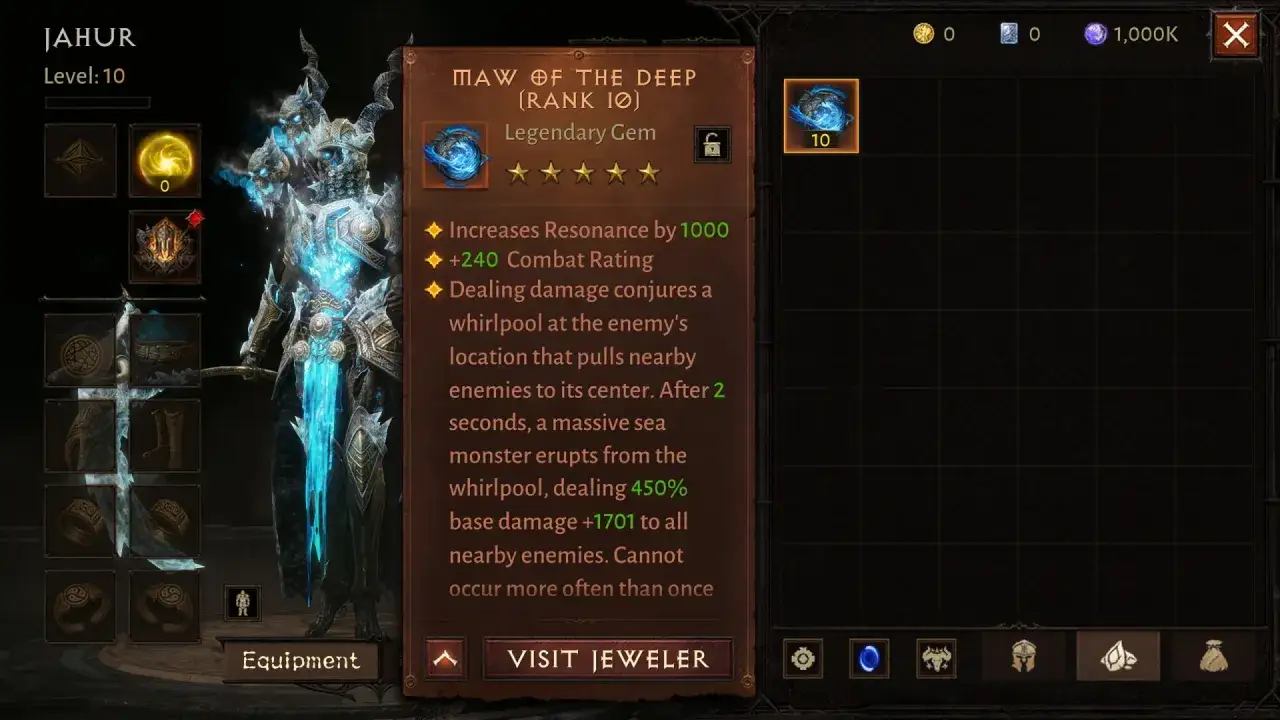1280x720 pixels.
Task: Click the Equipment label under the character
Action: click(300, 659)
